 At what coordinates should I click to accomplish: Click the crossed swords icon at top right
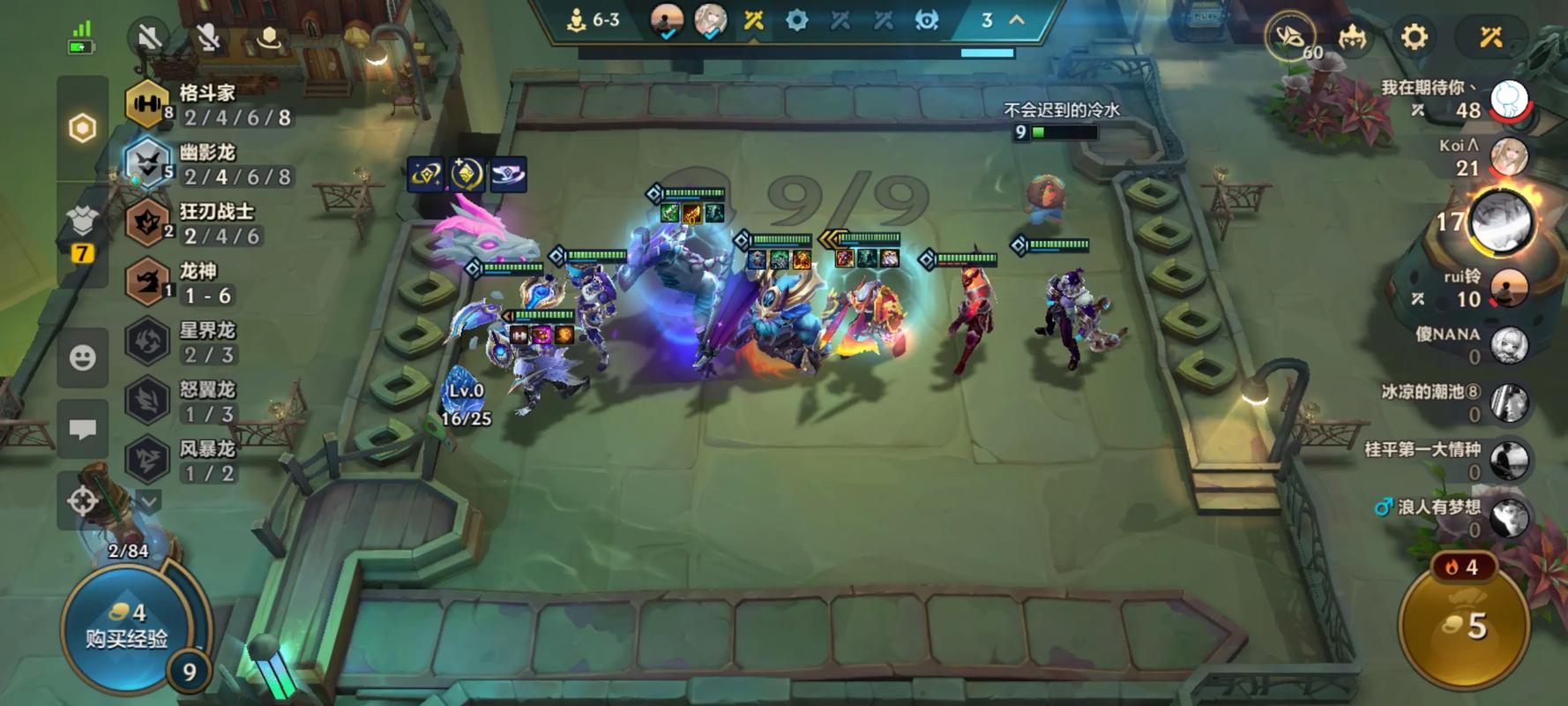pos(1491,37)
